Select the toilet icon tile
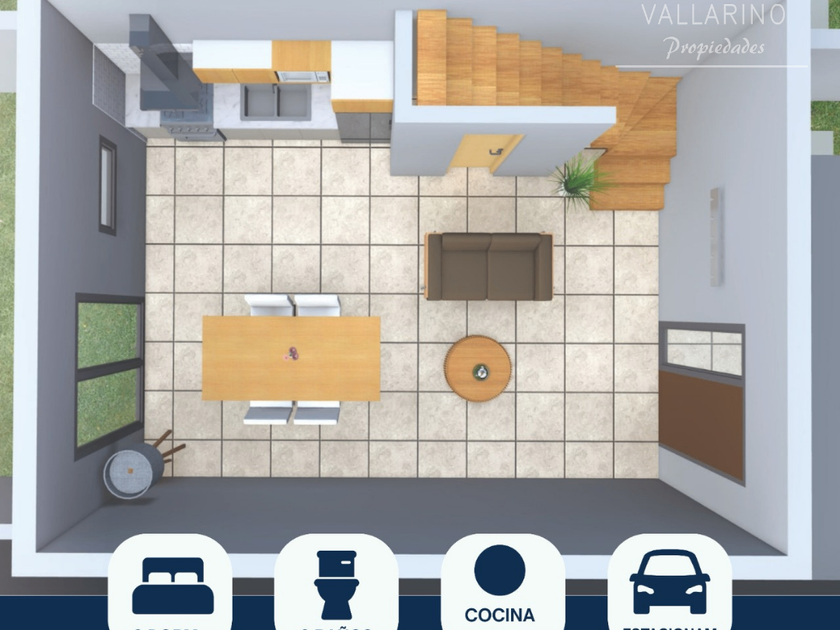The width and height of the screenshot is (840, 630). 336,584
